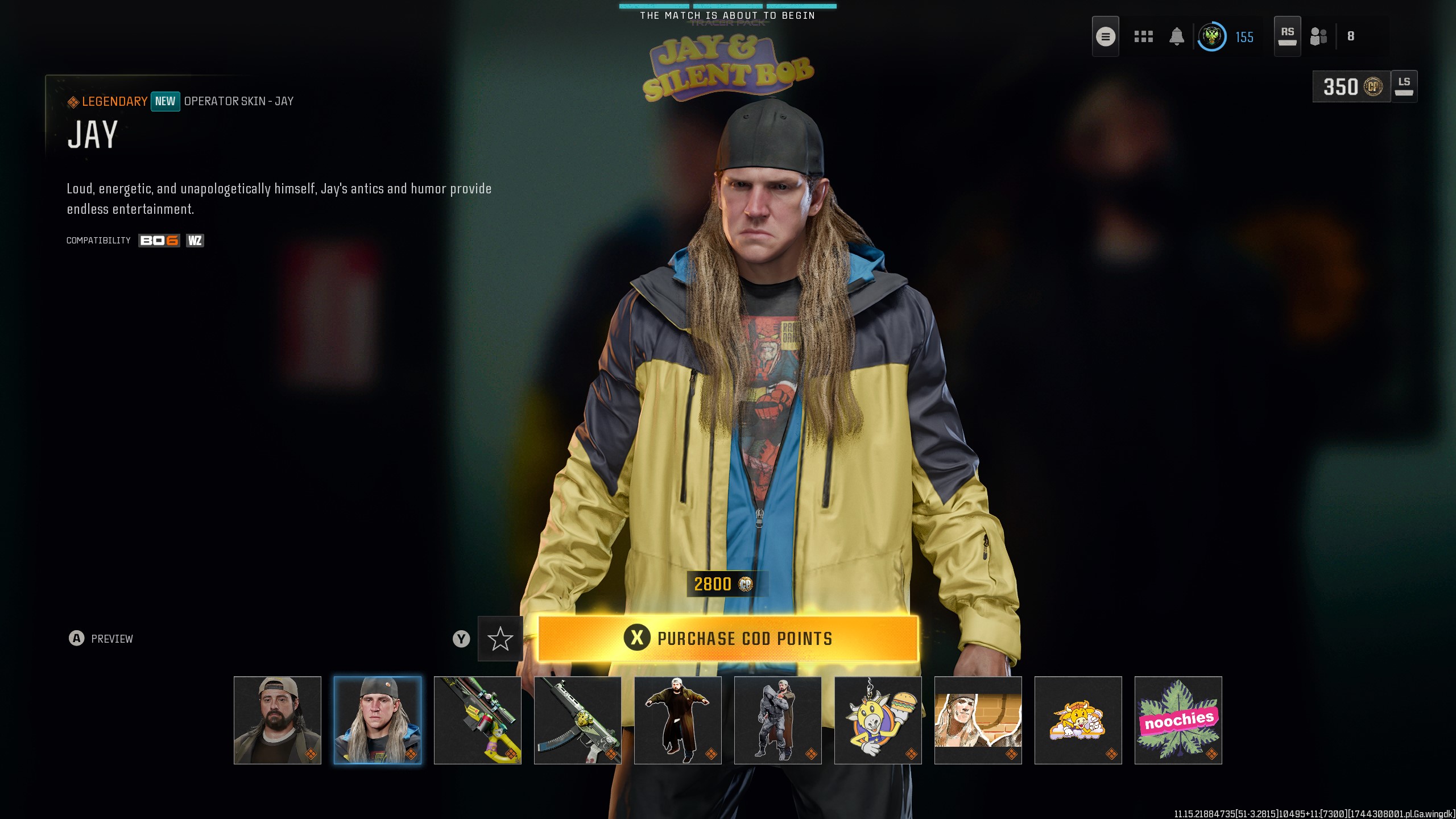Choose the gray submachine gun blueprint thumbnail

578,720
